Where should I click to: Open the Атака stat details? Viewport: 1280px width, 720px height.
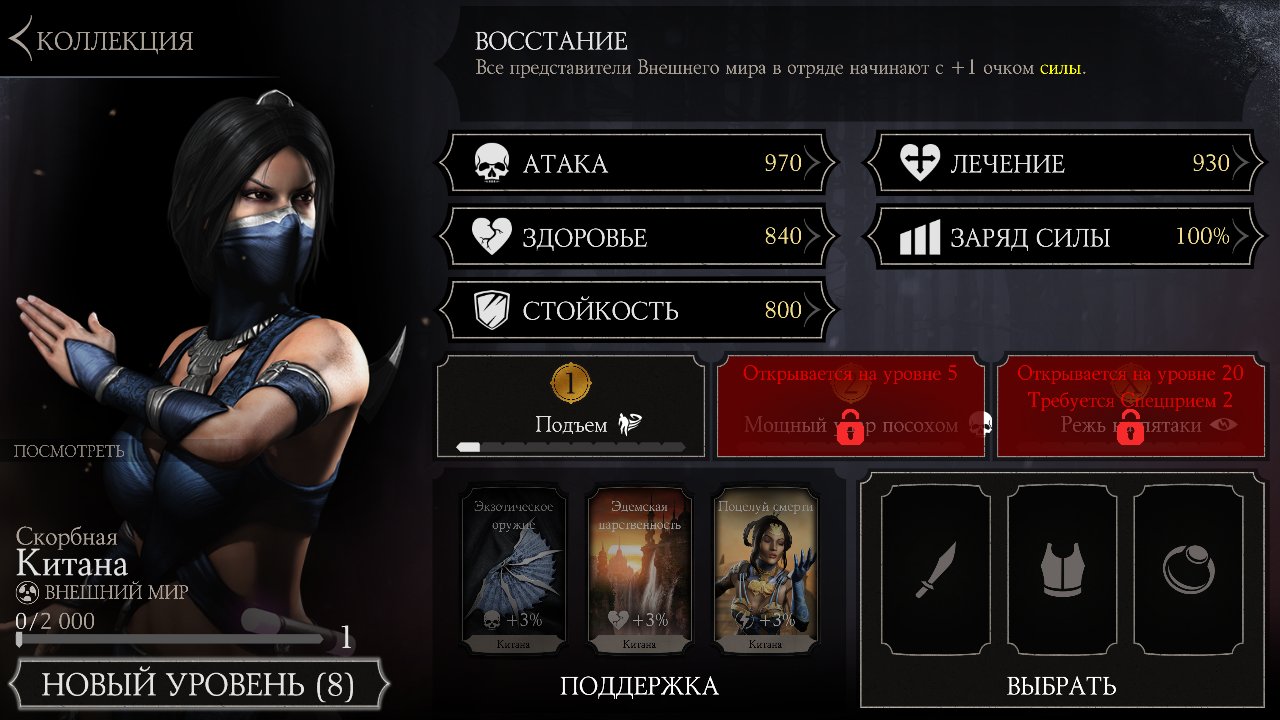click(638, 163)
